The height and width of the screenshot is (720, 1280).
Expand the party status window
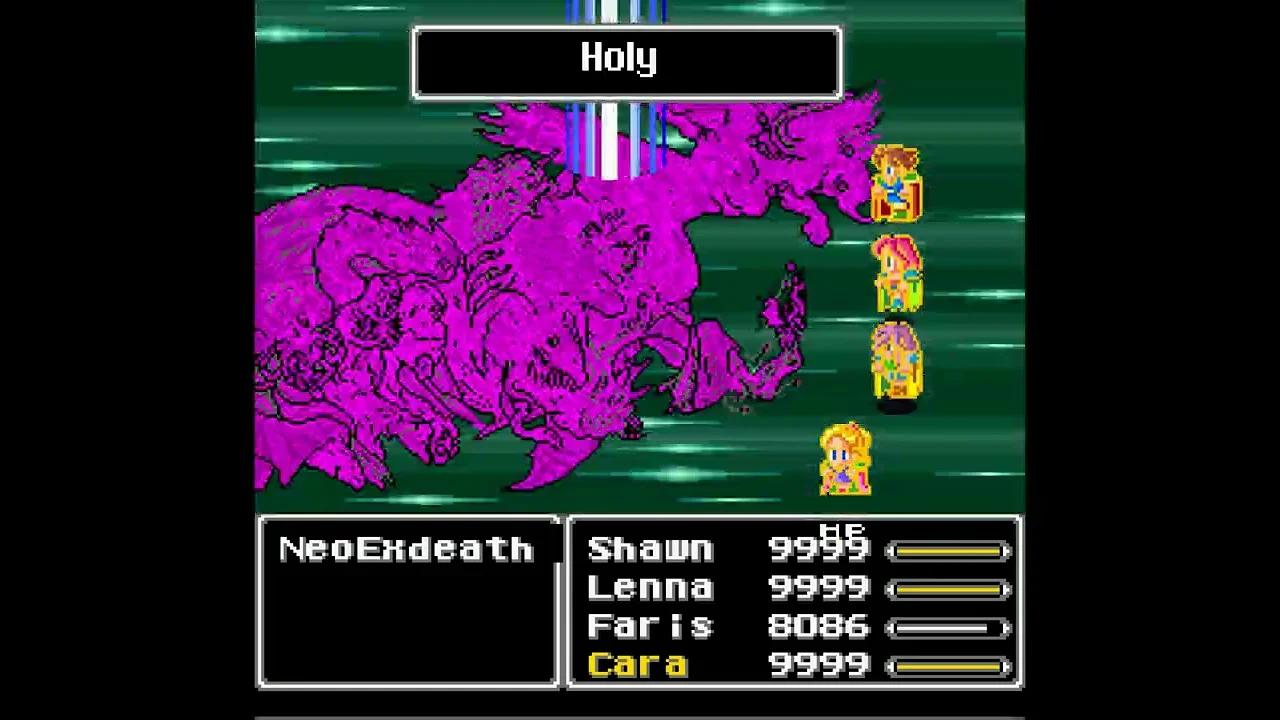pyautogui.click(x=793, y=600)
